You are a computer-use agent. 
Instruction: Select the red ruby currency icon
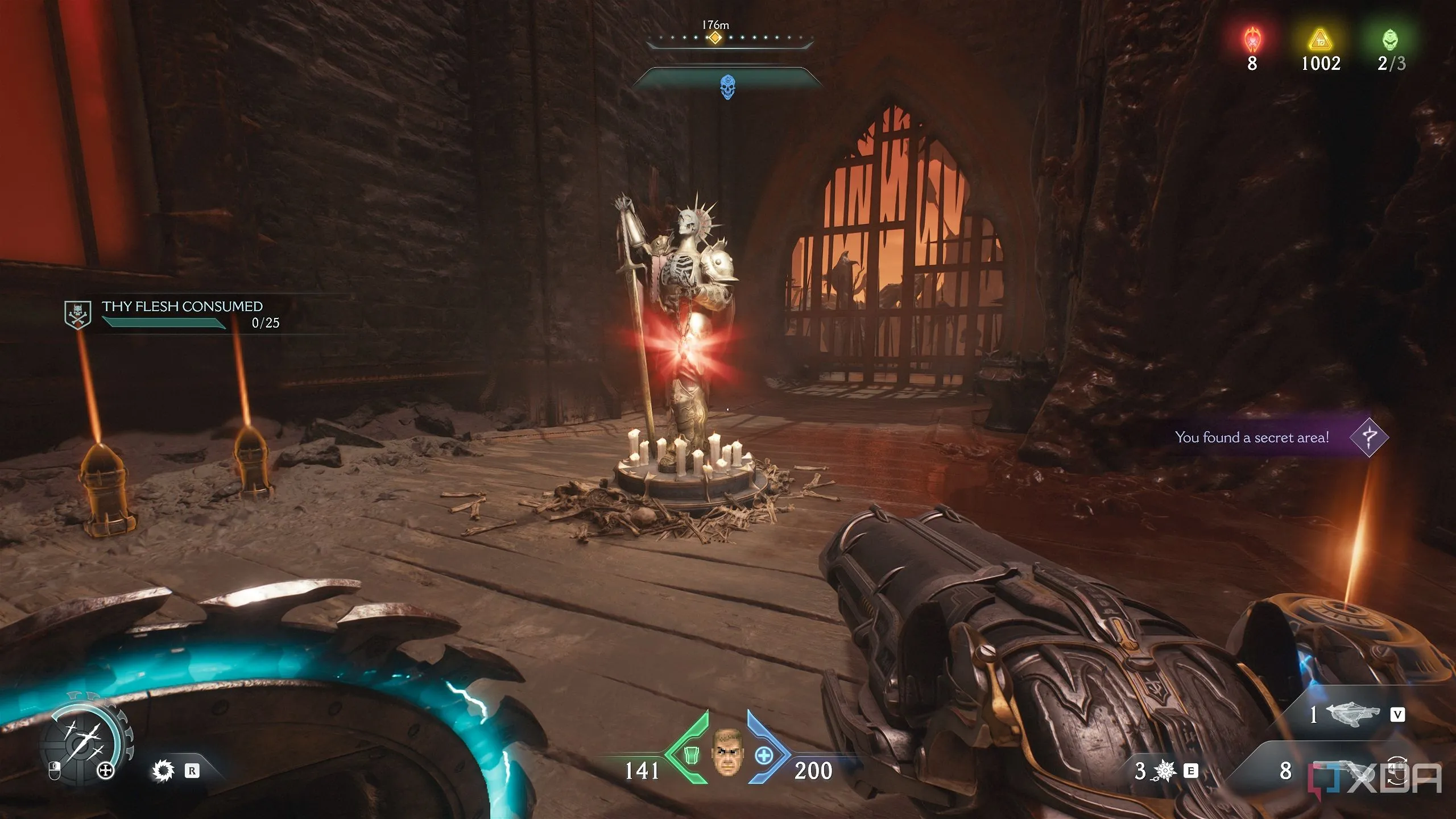point(1252,40)
